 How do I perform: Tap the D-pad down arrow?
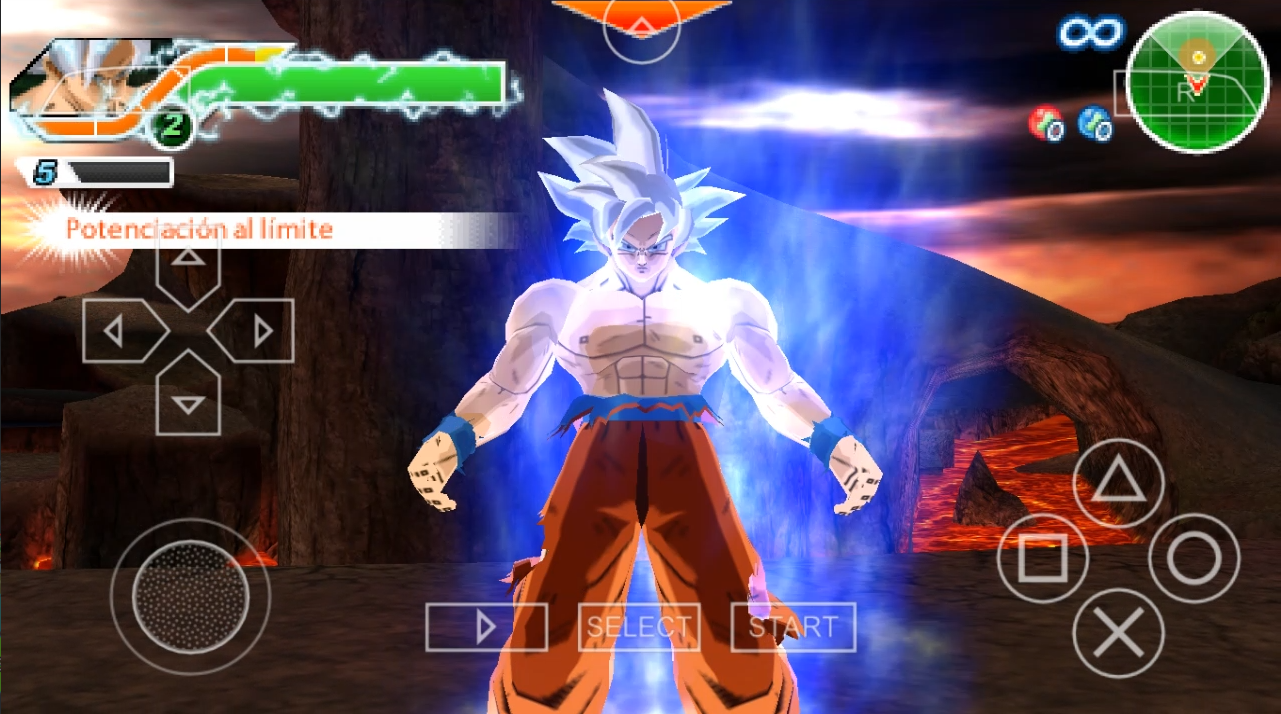tap(189, 396)
